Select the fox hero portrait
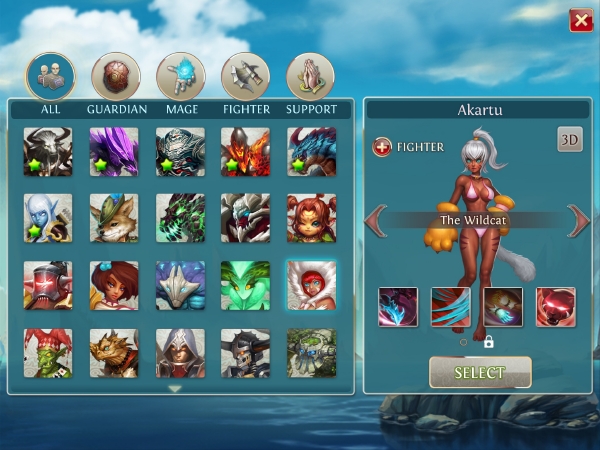This screenshot has width=600, height=450. (x=115, y=218)
